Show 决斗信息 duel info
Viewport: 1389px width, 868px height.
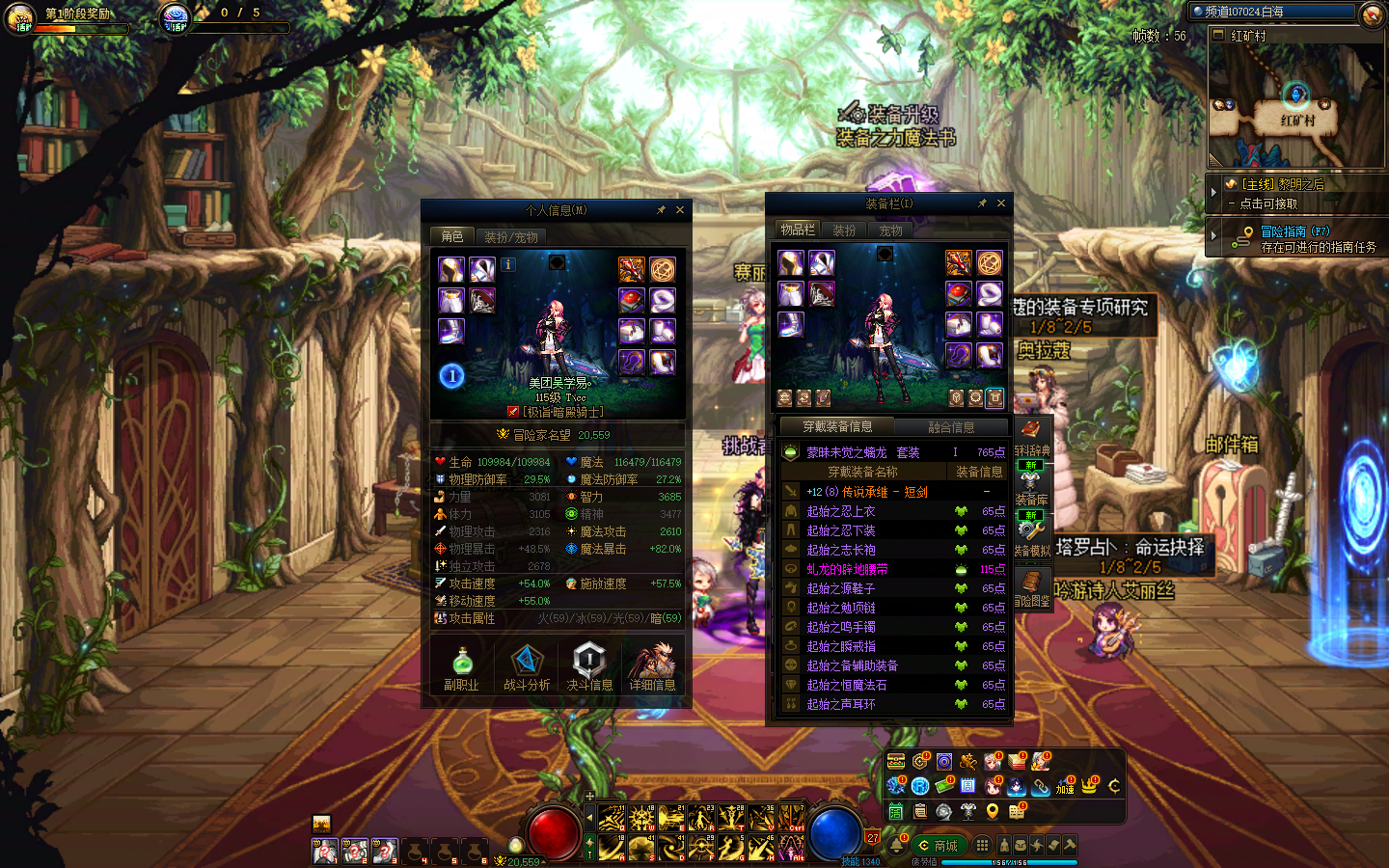pos(589,668)
